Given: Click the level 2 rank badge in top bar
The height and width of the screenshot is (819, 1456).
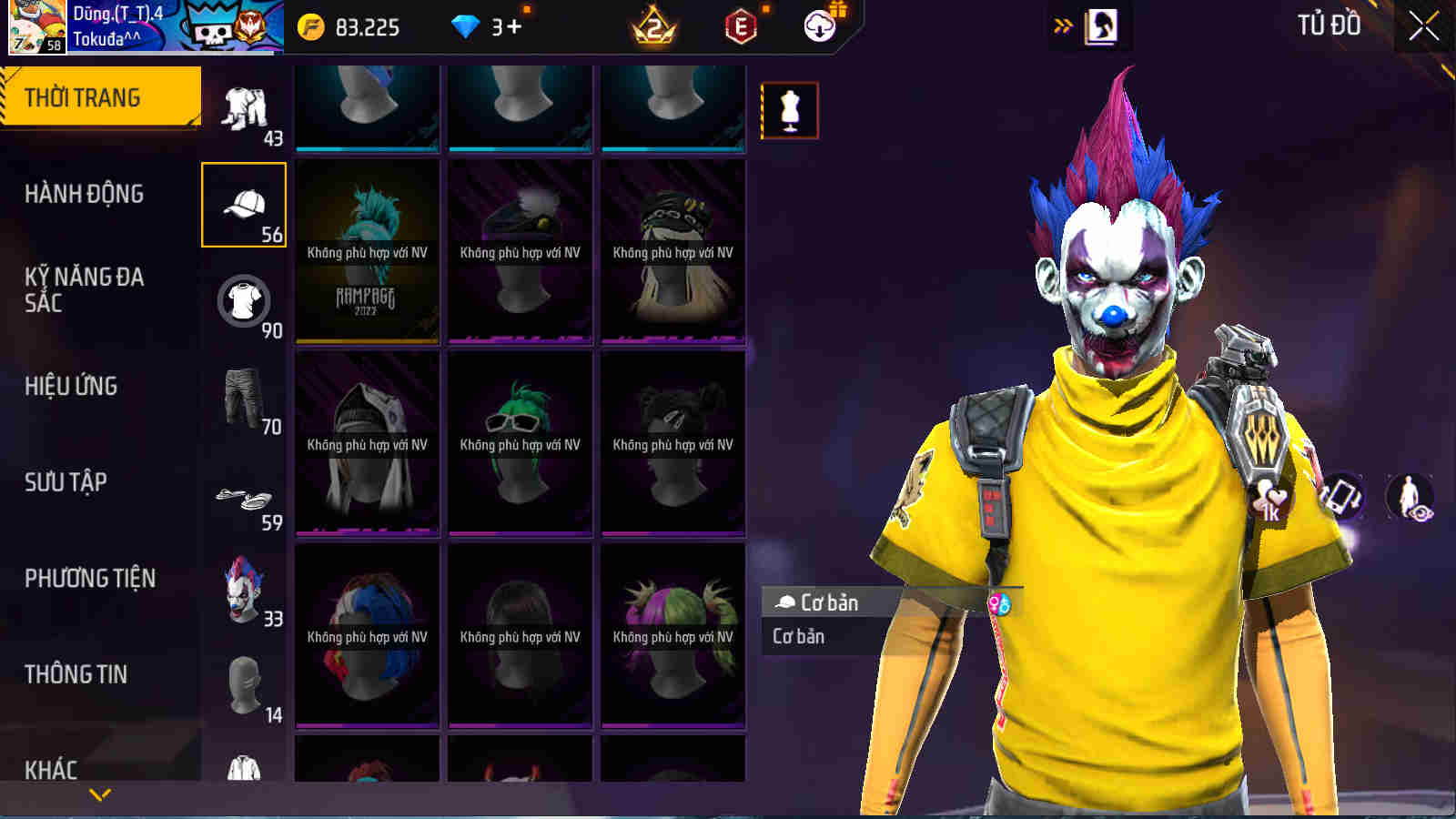Looking at the screenshot, I should click(x=655, y=27).
